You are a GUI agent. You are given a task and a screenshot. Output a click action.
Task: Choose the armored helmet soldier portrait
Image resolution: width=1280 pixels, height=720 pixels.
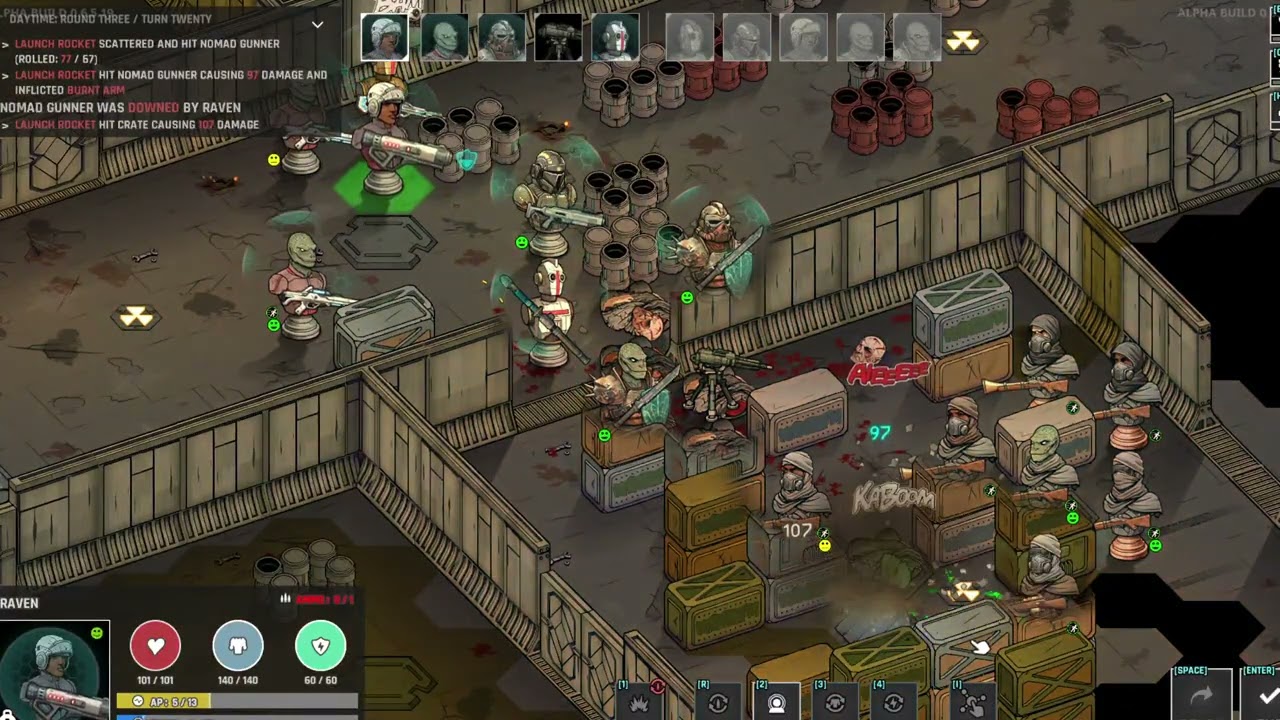(502, 38)
